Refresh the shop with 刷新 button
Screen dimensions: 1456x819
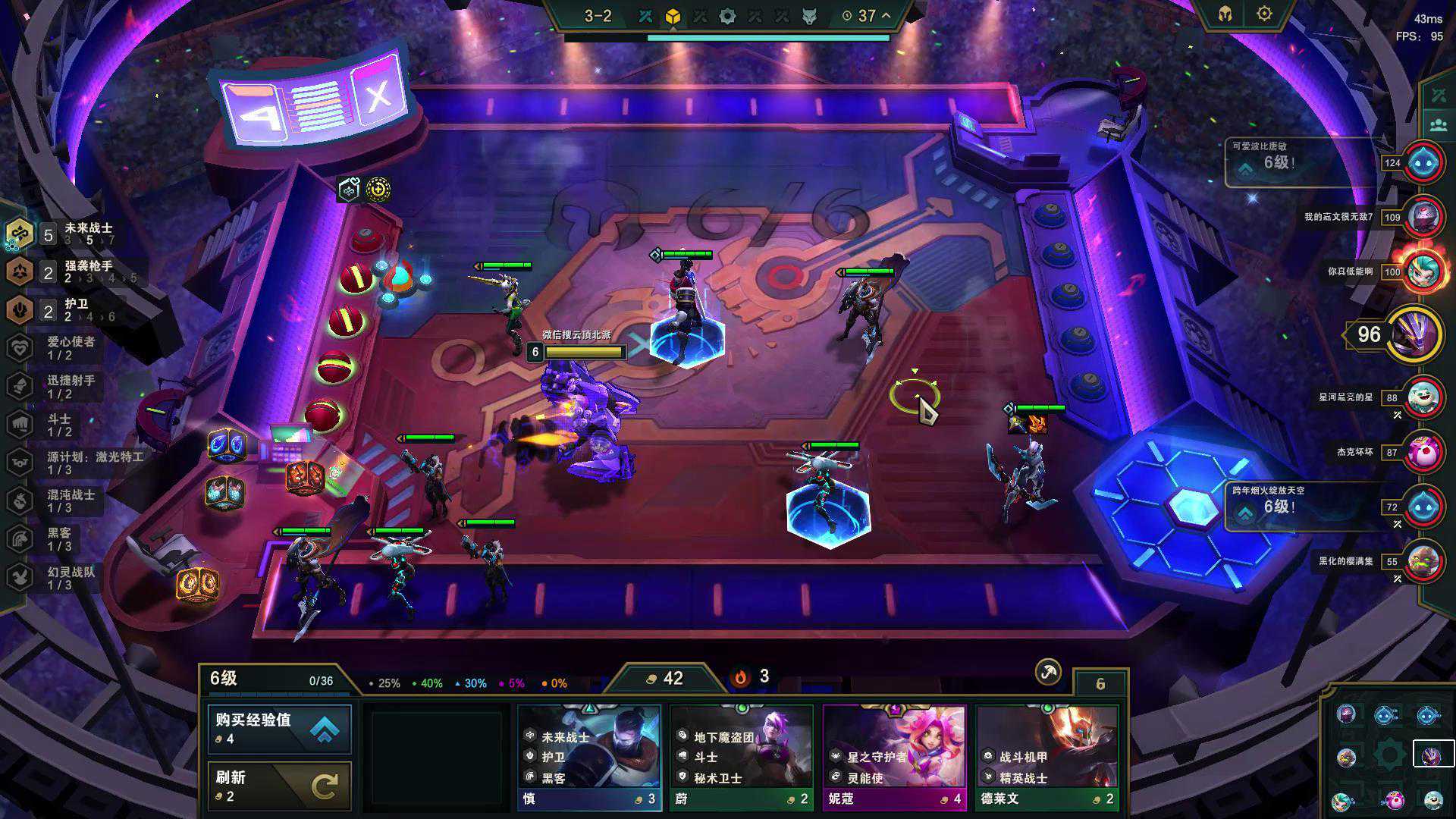point(279,786)
